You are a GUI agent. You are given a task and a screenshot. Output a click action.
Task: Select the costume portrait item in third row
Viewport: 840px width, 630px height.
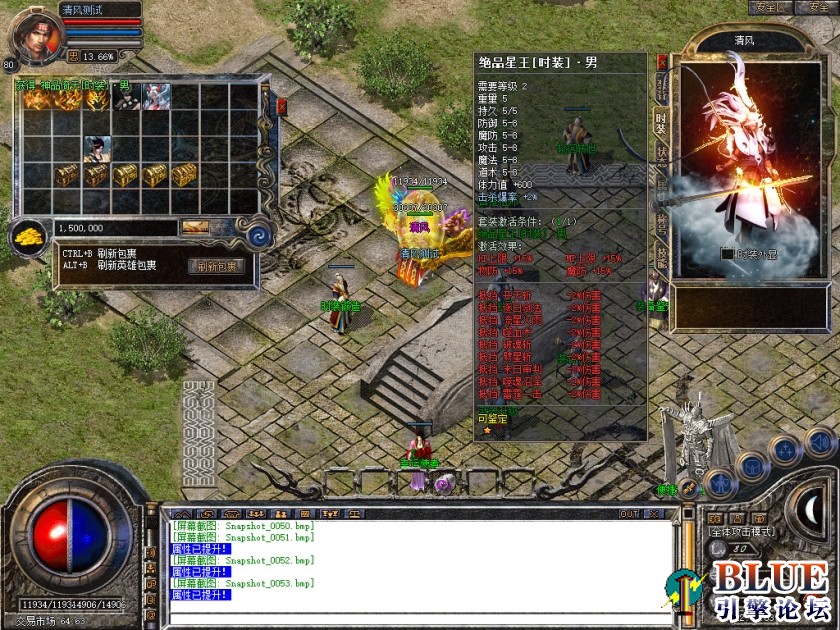pos(97,149)
